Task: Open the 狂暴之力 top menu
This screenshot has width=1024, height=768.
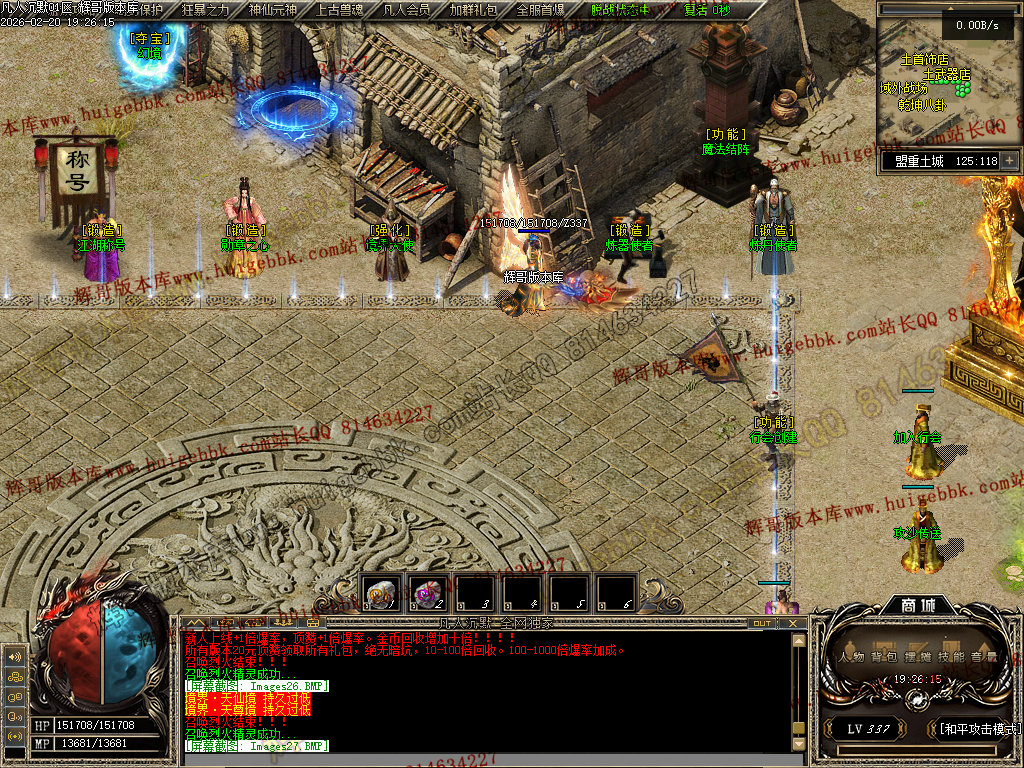Action: pyautogui.click(x=206, y=10)
